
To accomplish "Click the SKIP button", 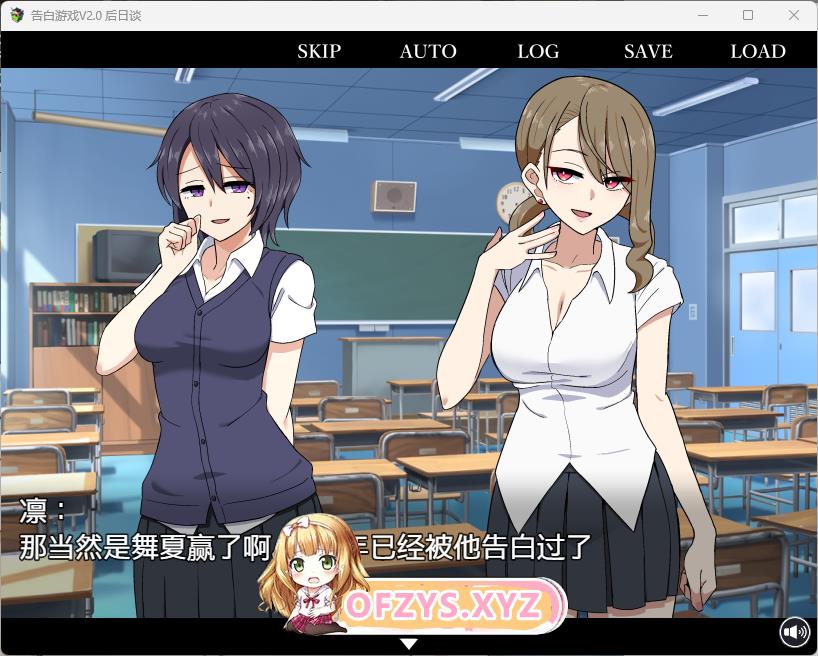I will pos(319,51).
